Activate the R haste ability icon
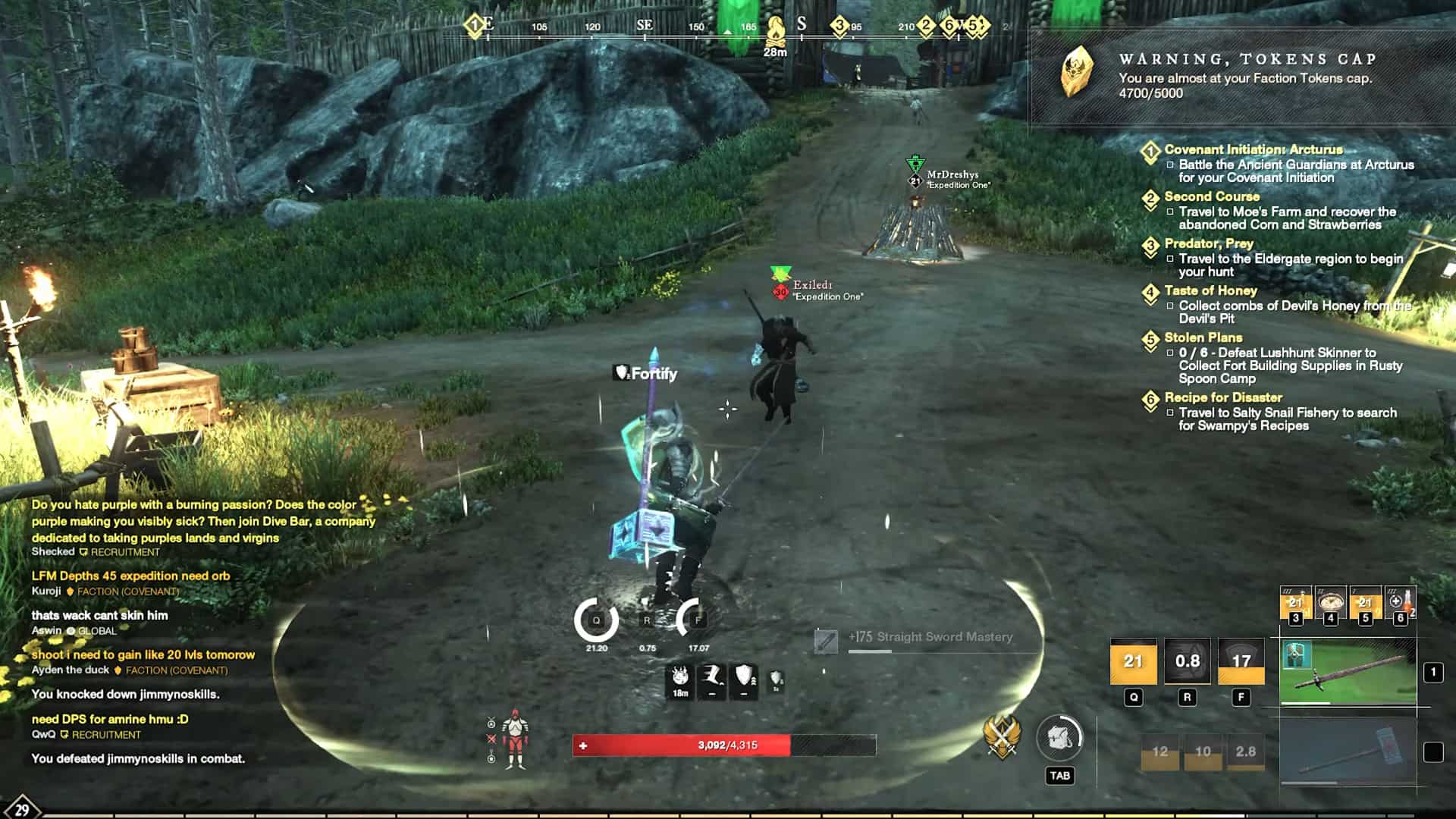The height and width of the screenshot is (819, 1456). [1188, 661]
